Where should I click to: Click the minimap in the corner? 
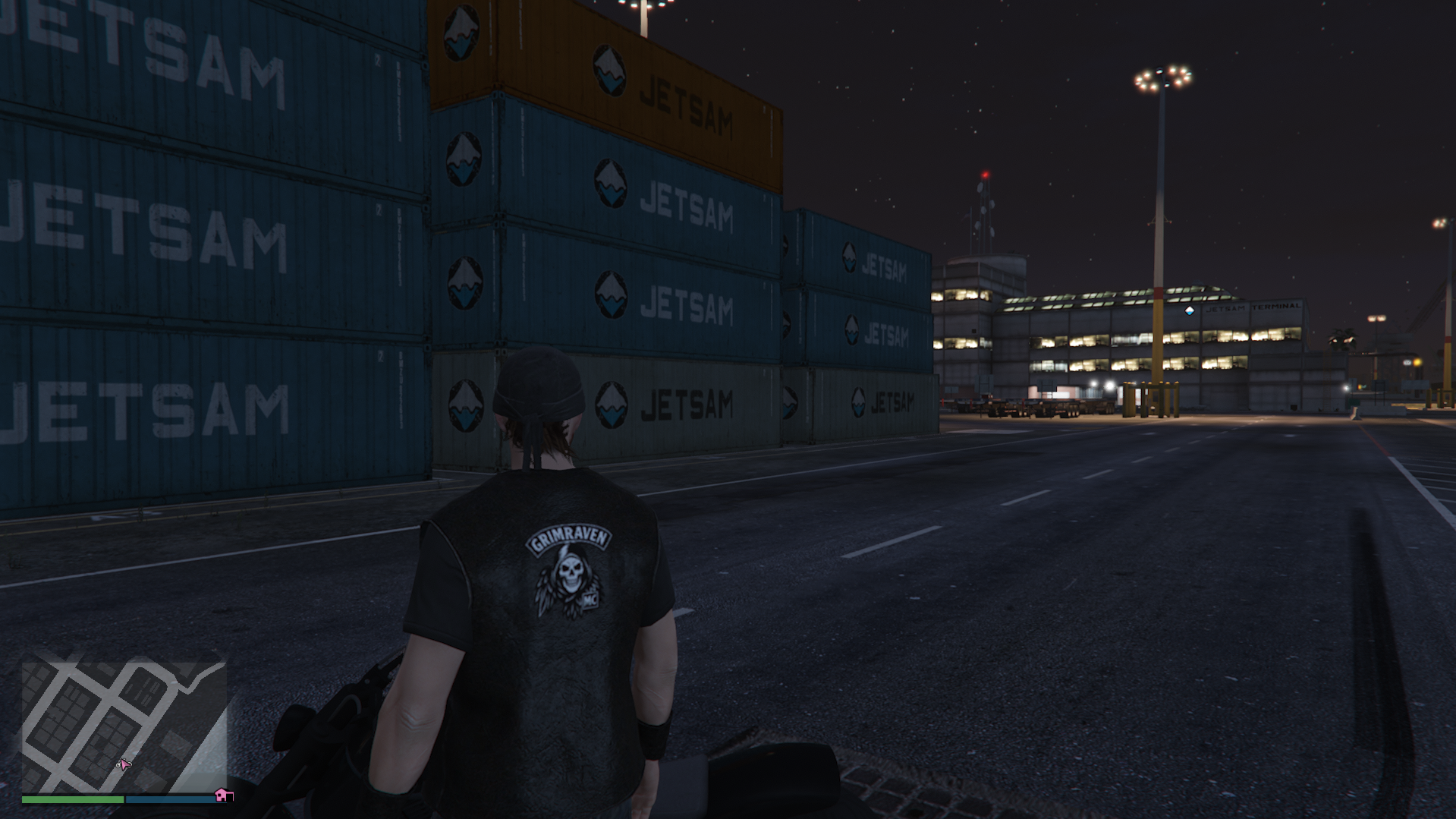[x=124, y=726]
